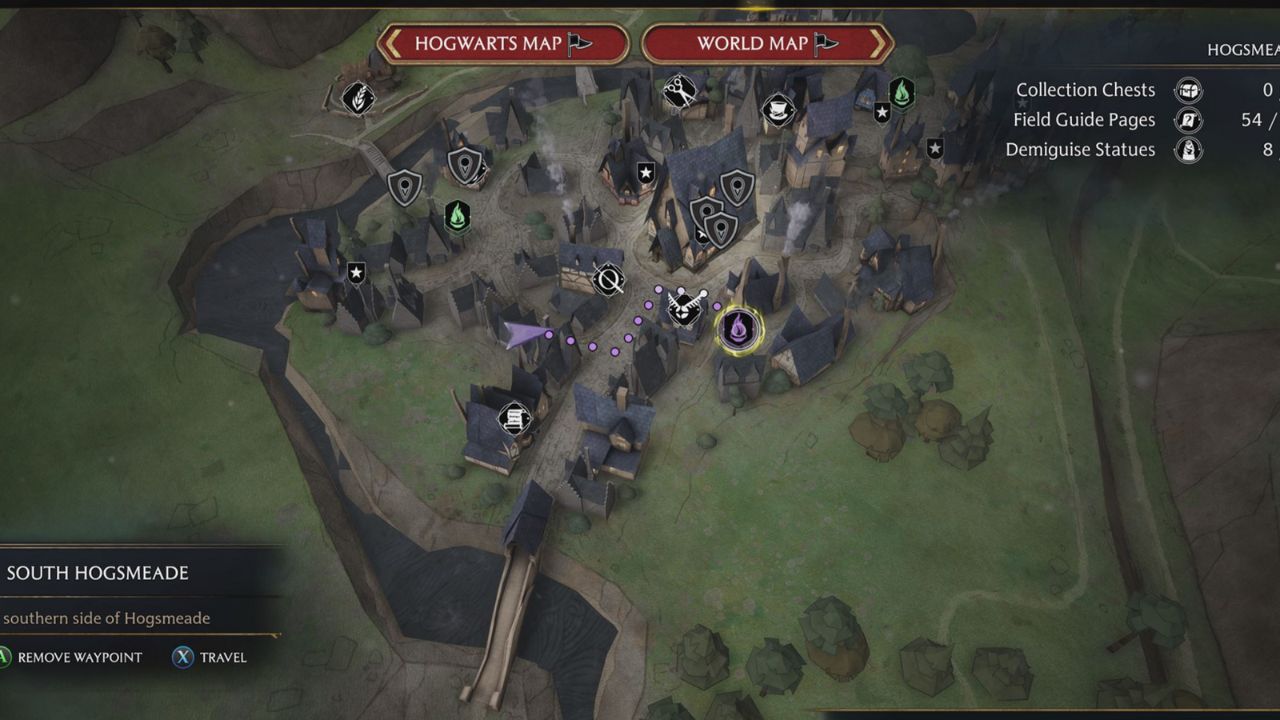Open the World Map view
The width and height of the screenshot is (1280, 720).
[x=766, y=44]
